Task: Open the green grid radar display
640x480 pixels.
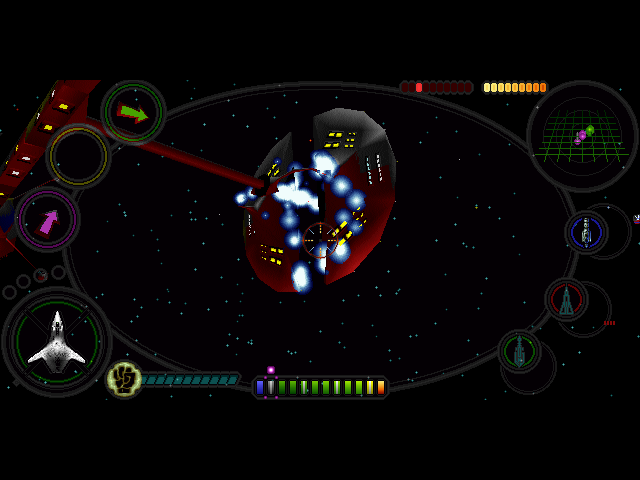Action: point(581,134)
